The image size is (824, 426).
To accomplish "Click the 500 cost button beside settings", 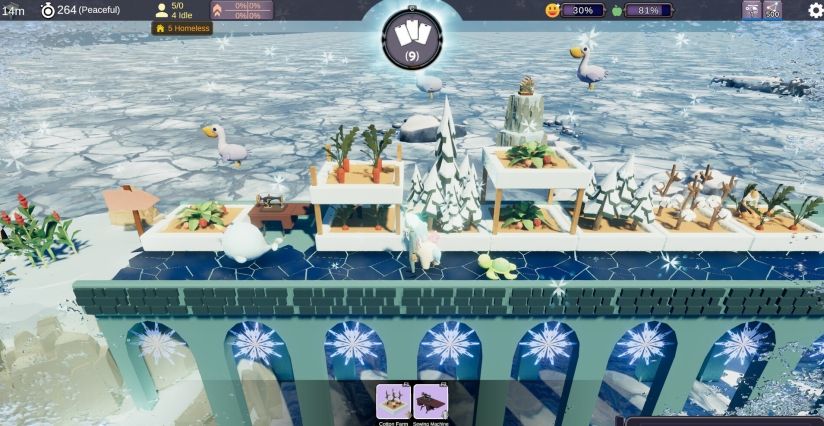I will 772,10.
